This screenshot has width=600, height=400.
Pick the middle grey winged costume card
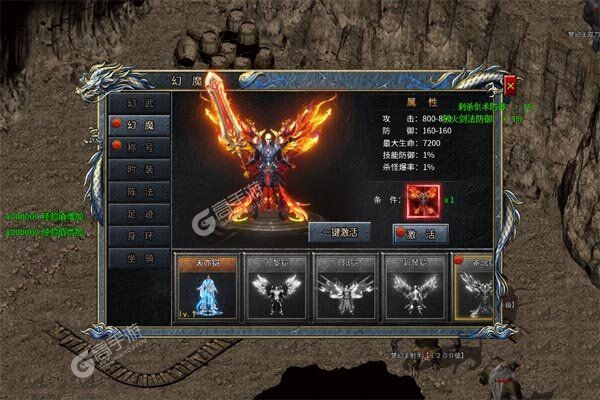(x=345, y=286)
